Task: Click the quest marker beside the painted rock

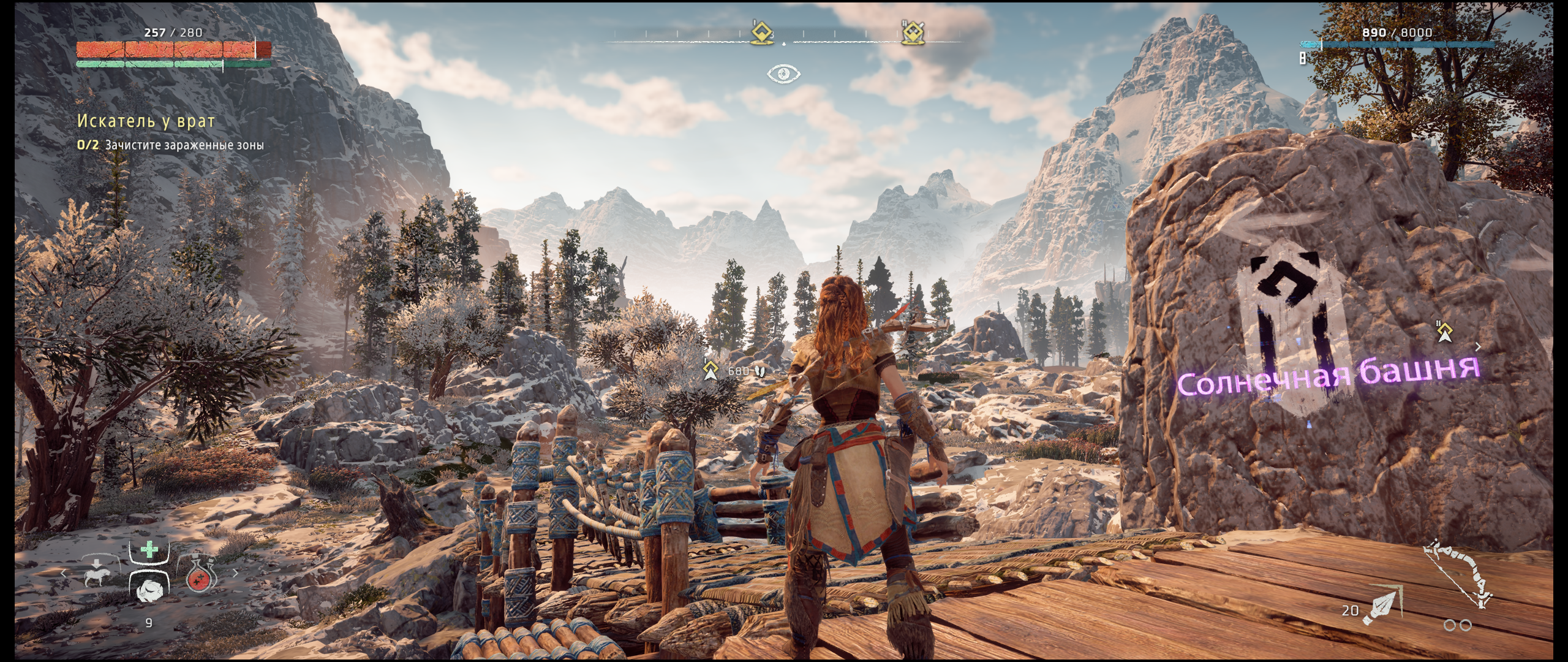Action: [1445, 332]
